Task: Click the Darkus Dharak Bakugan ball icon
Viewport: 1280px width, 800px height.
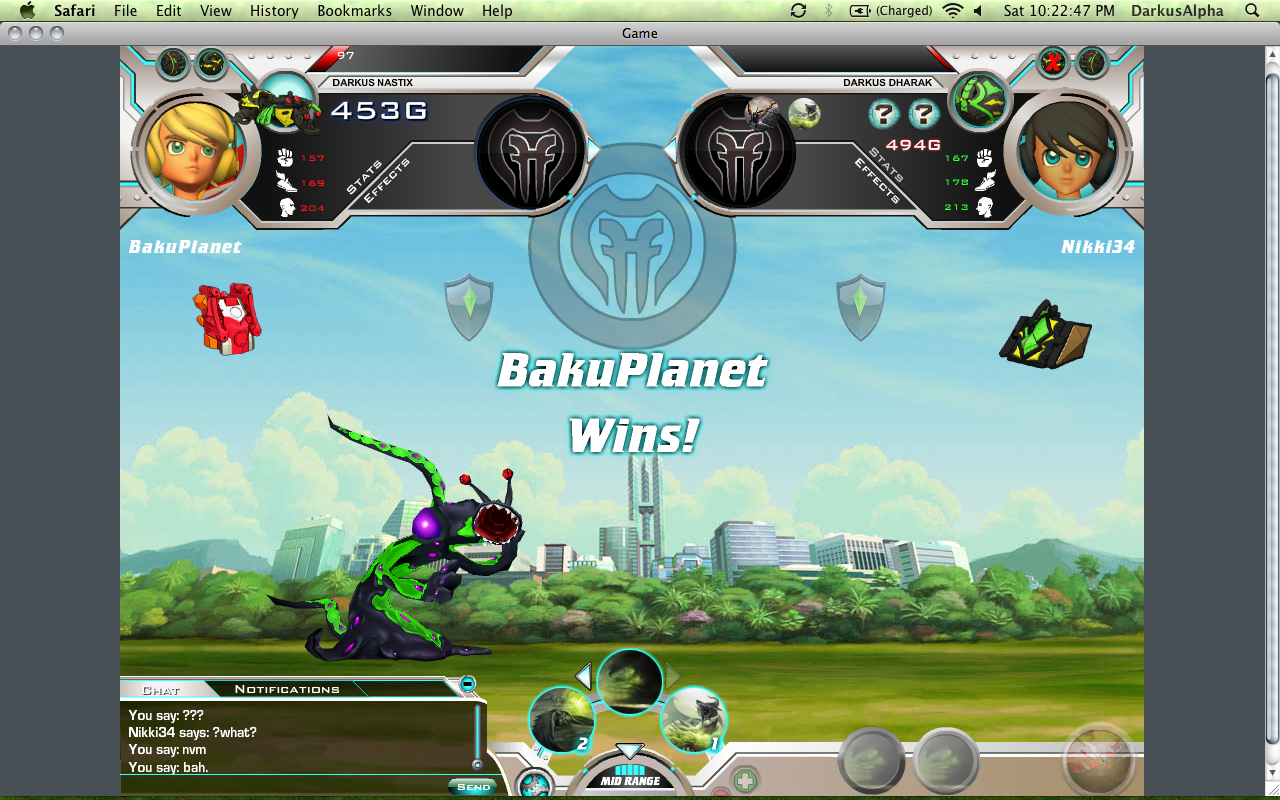Action: click(x=979, y=100)
